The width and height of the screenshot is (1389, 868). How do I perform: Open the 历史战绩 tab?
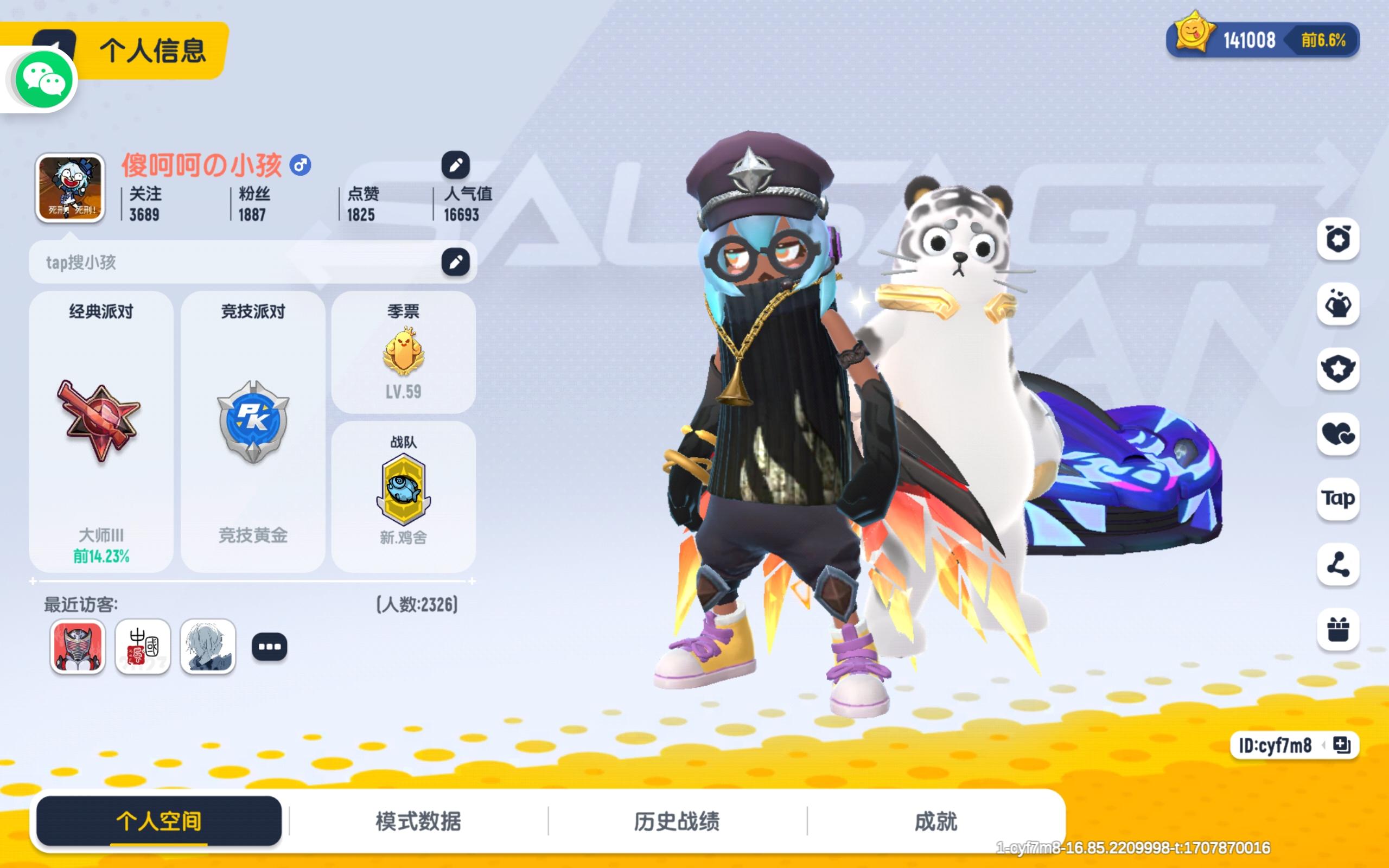678,821
